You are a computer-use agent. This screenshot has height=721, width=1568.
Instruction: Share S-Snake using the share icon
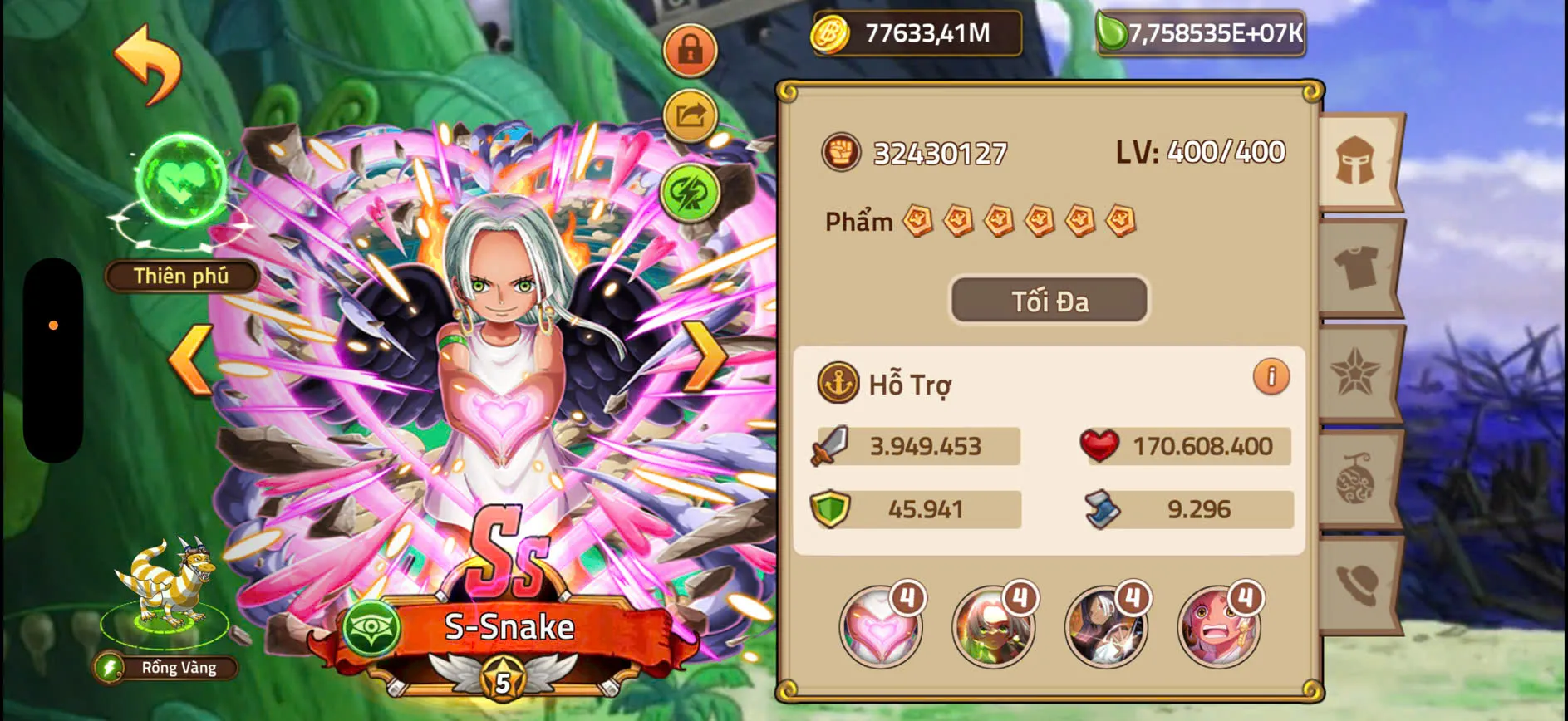pos(690,116)
